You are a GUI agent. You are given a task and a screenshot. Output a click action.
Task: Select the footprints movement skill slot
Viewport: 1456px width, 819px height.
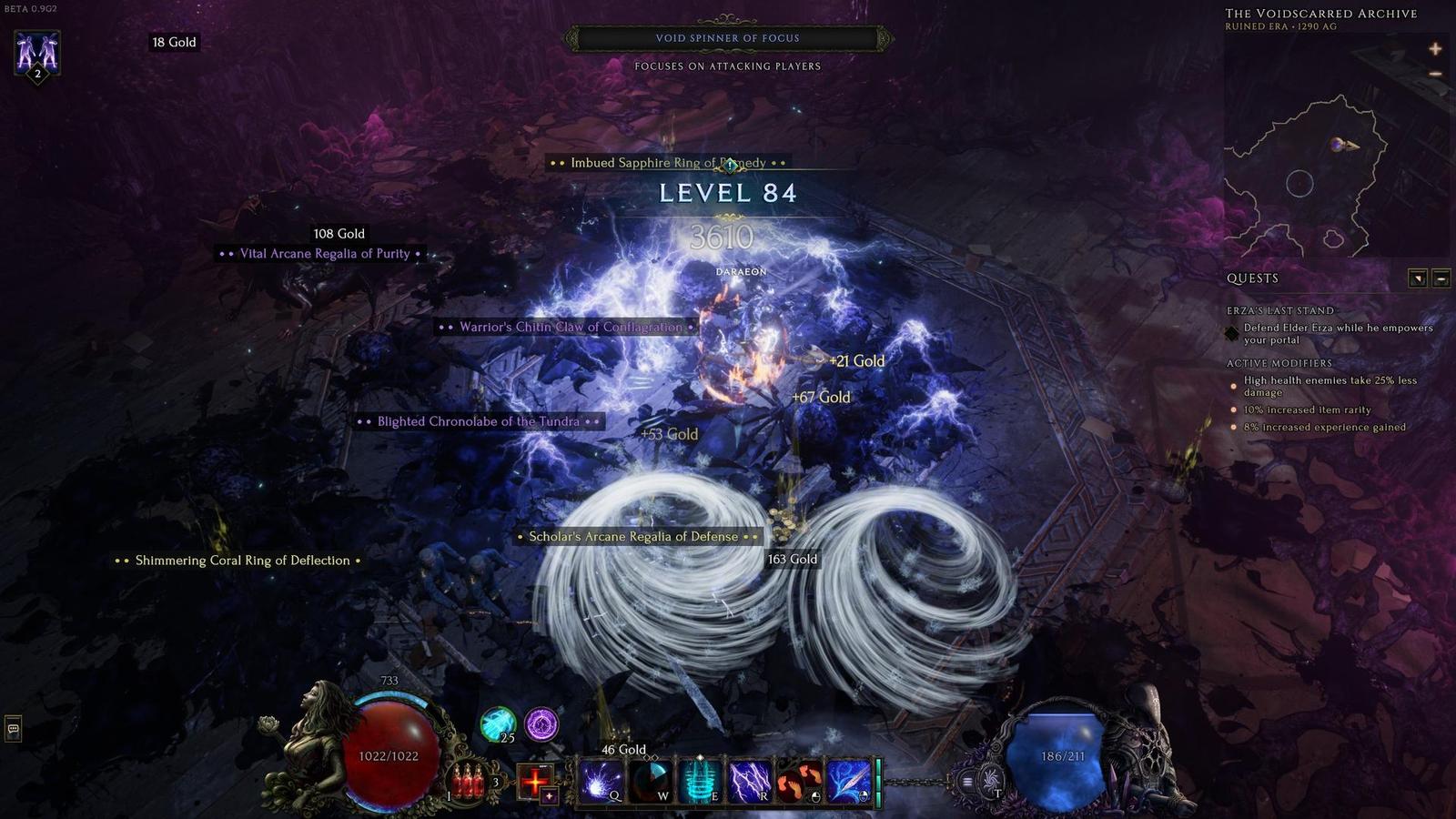click(798, 782)
